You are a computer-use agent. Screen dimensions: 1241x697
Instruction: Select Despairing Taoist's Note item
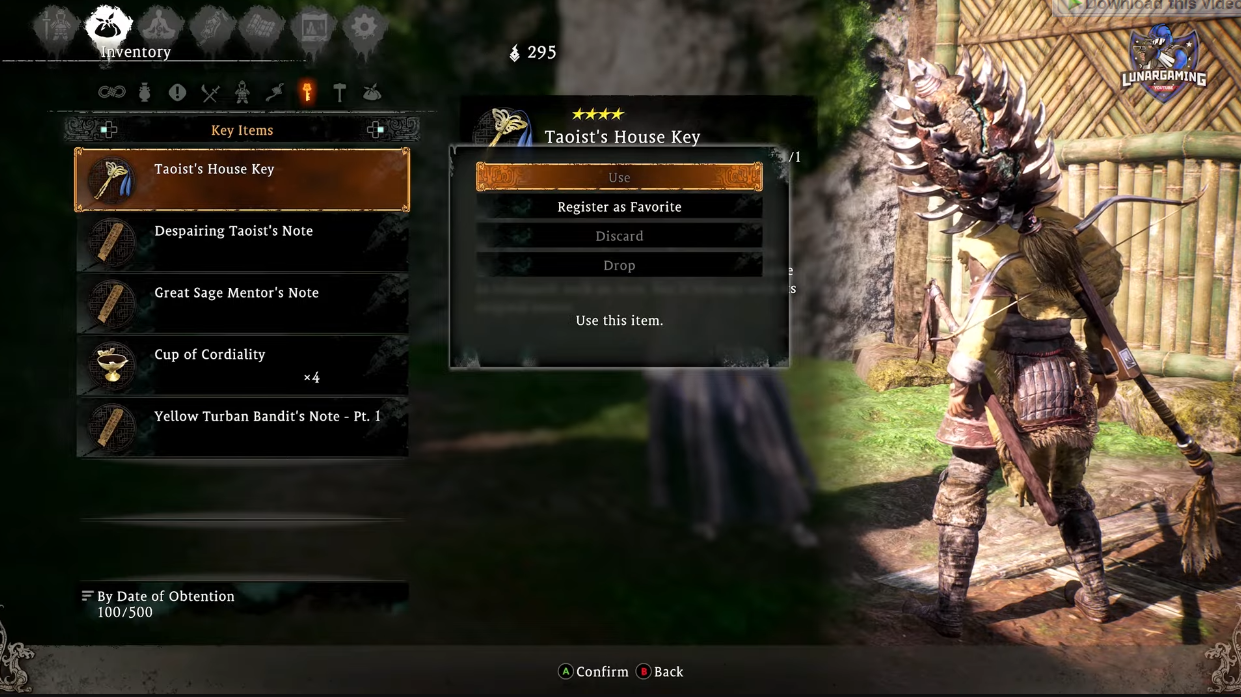(242, 242)
